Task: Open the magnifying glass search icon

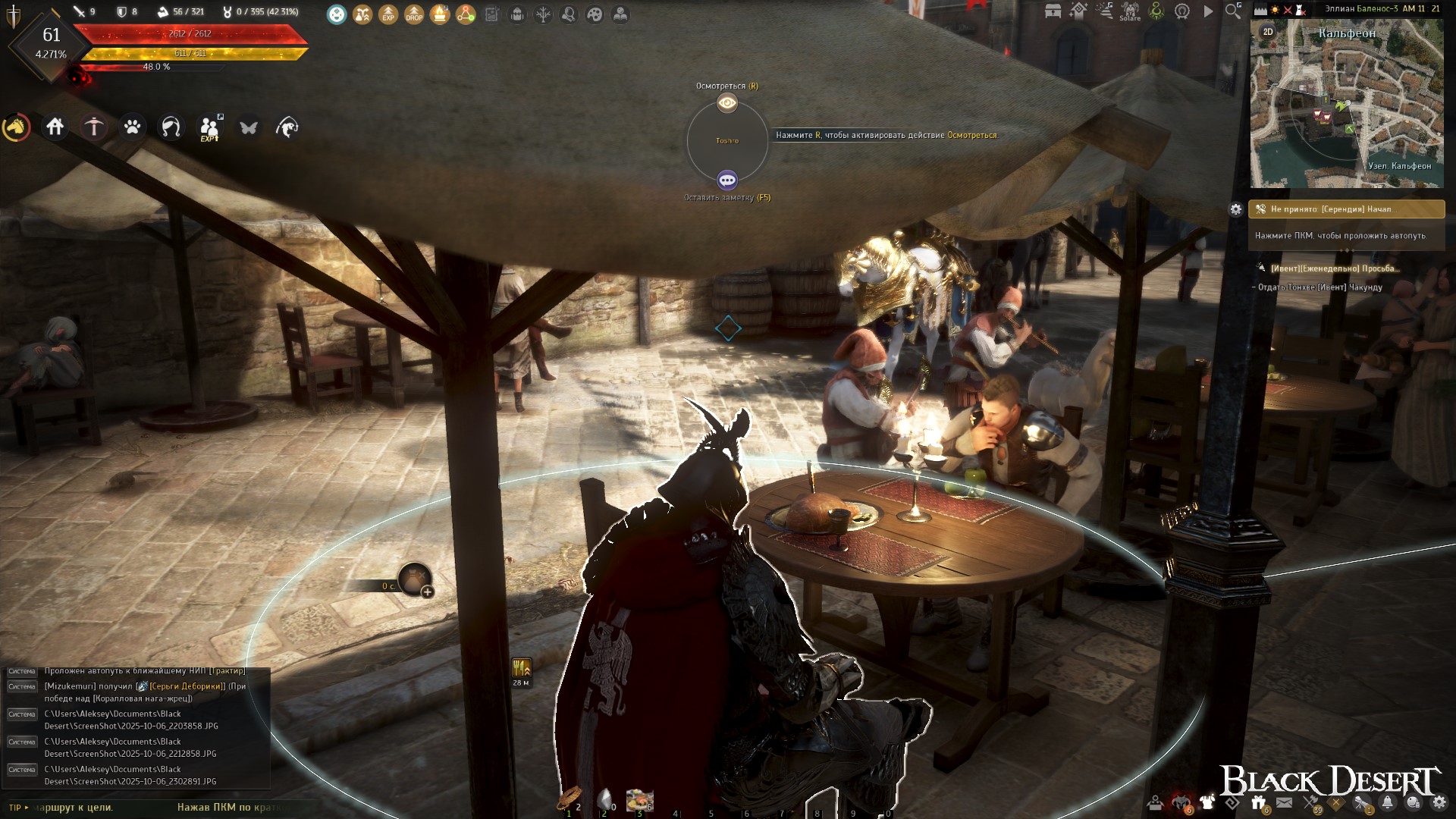Action: click(x=1234, y=11)
